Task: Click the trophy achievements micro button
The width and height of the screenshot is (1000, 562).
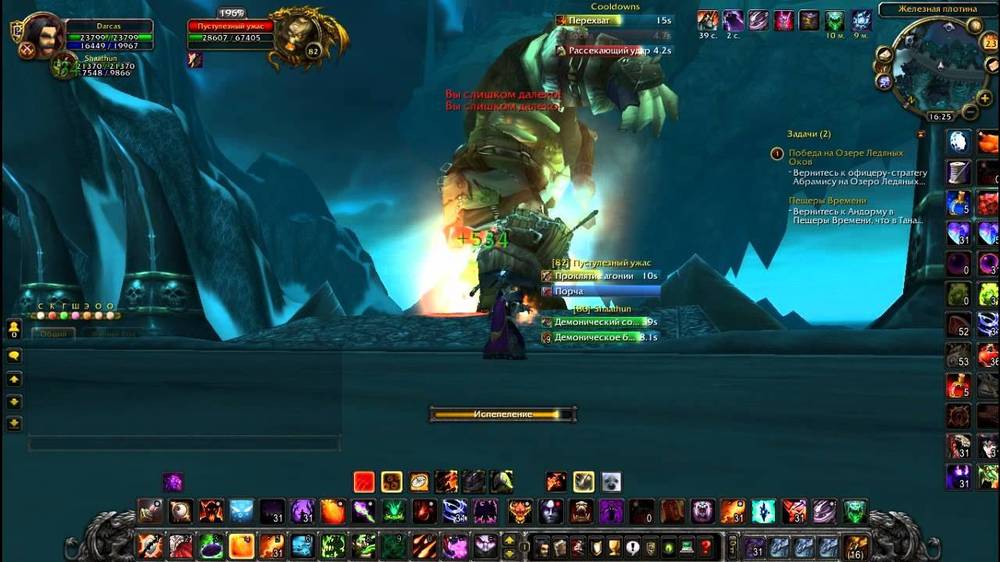Action: pyautogui.click(x=616, y=547)
